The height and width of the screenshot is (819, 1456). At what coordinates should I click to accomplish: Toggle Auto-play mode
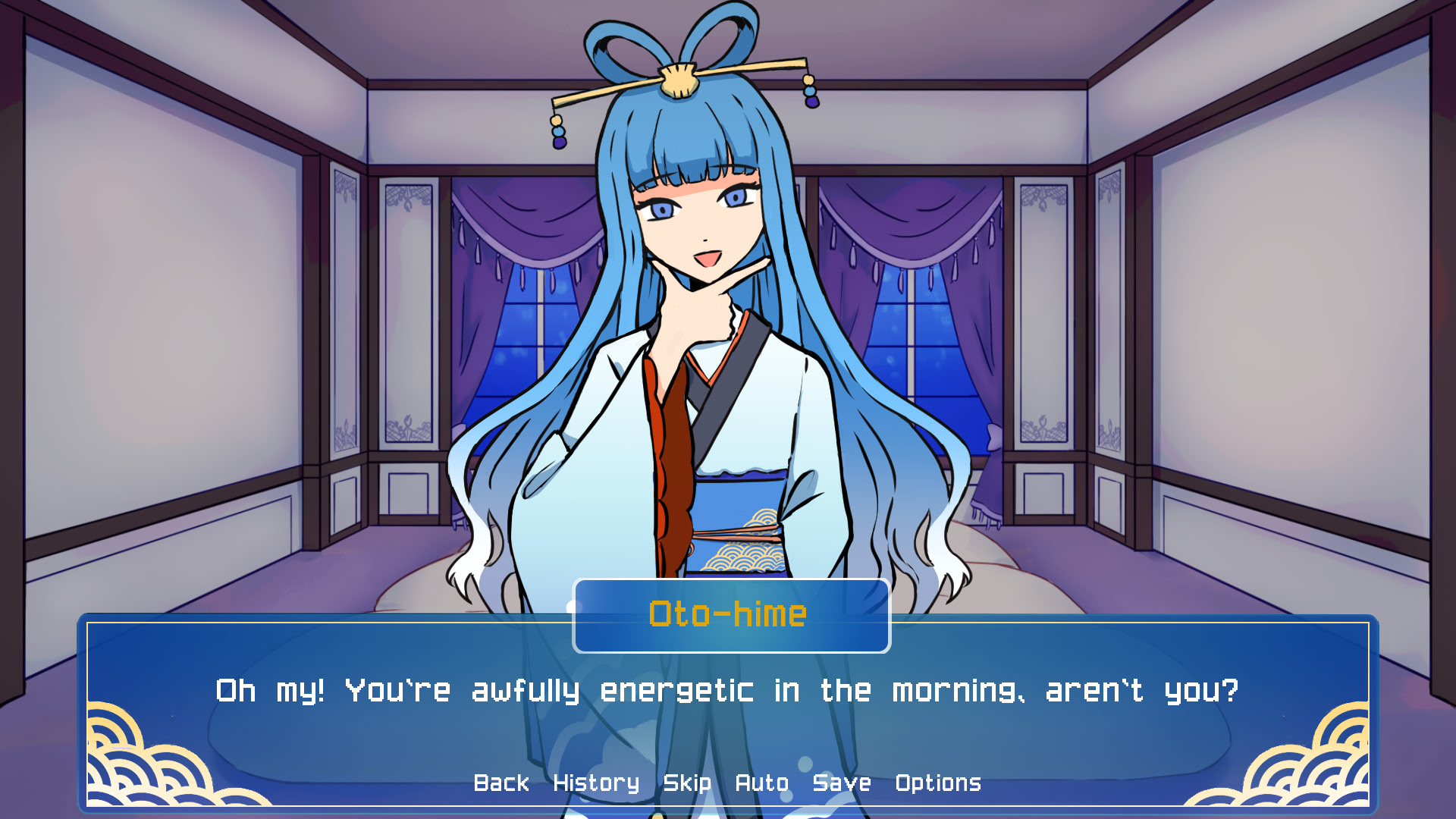[x=763, y=783]
